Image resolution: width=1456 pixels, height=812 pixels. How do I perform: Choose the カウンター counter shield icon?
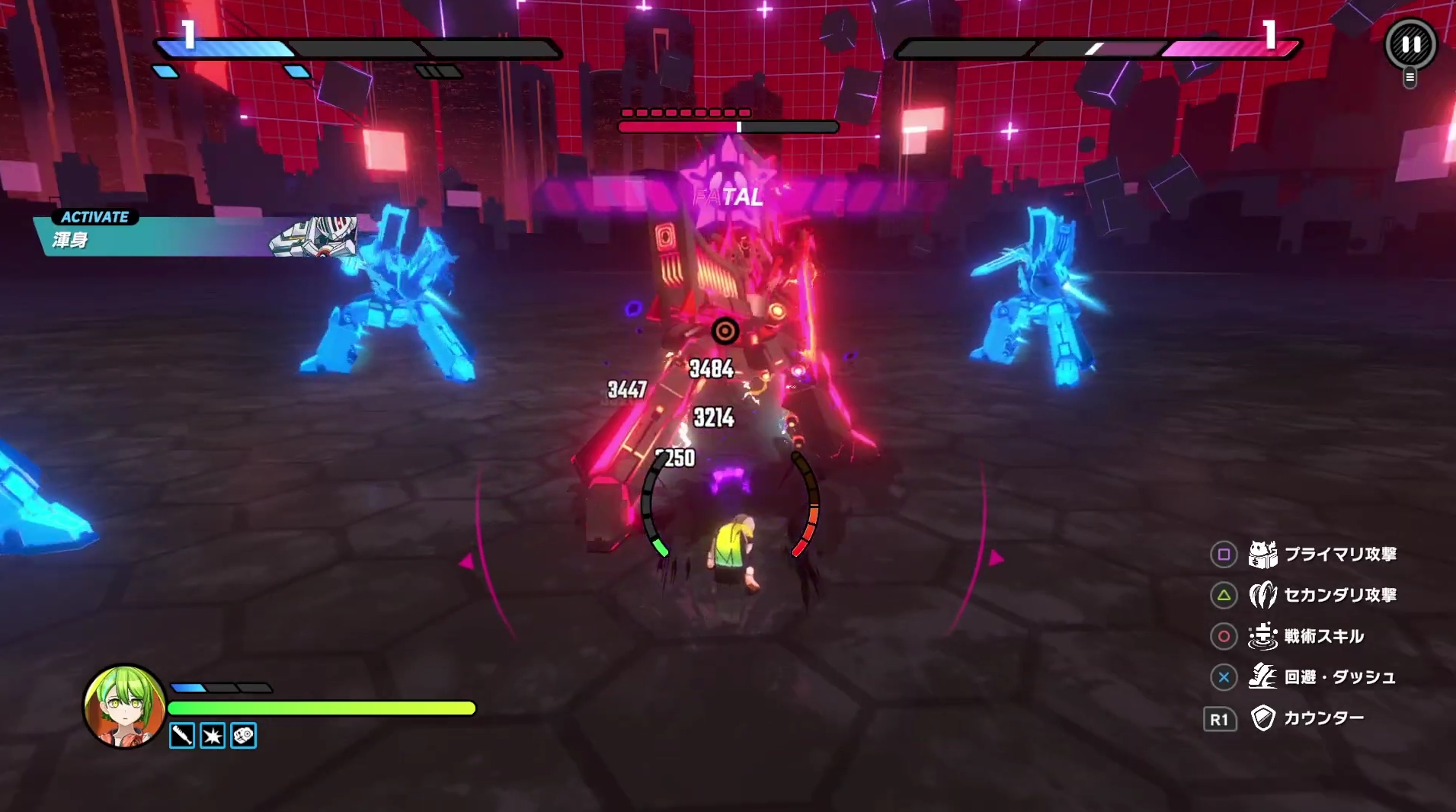pos(1262,718)
